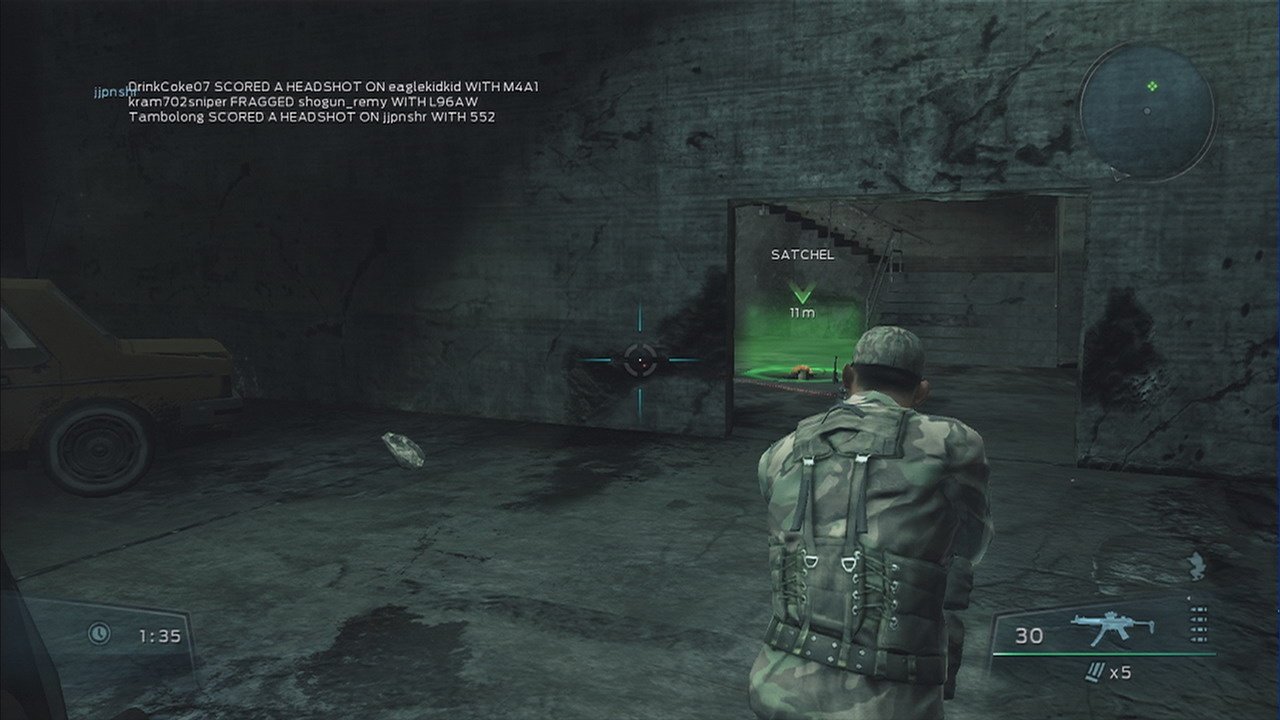This screenshot has height=720, width=1280.
Task: Click the small arrow above the magazine stack
Action: [1188, 598]
